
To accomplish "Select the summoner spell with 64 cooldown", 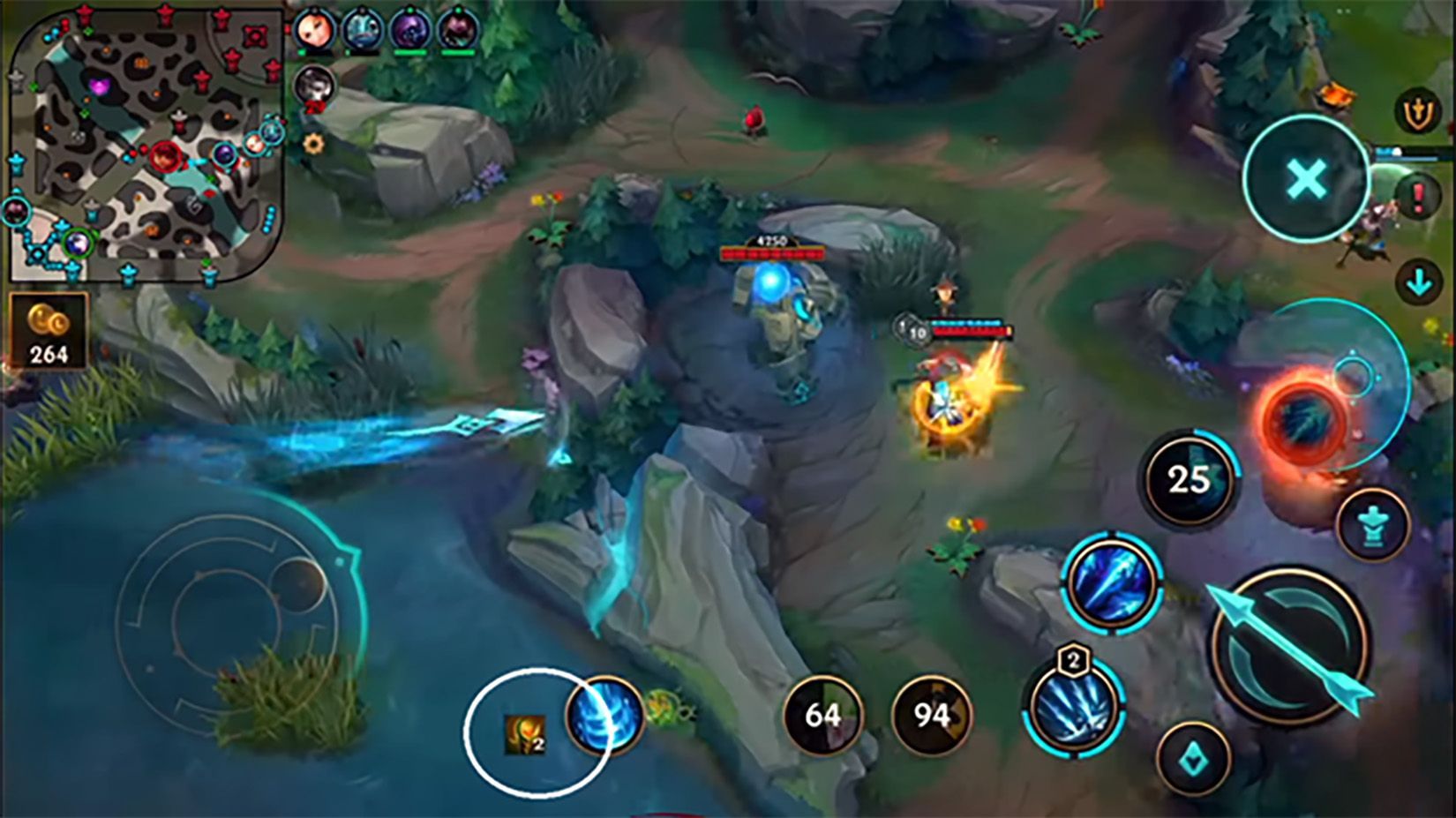I will click(x=822, y=715).
